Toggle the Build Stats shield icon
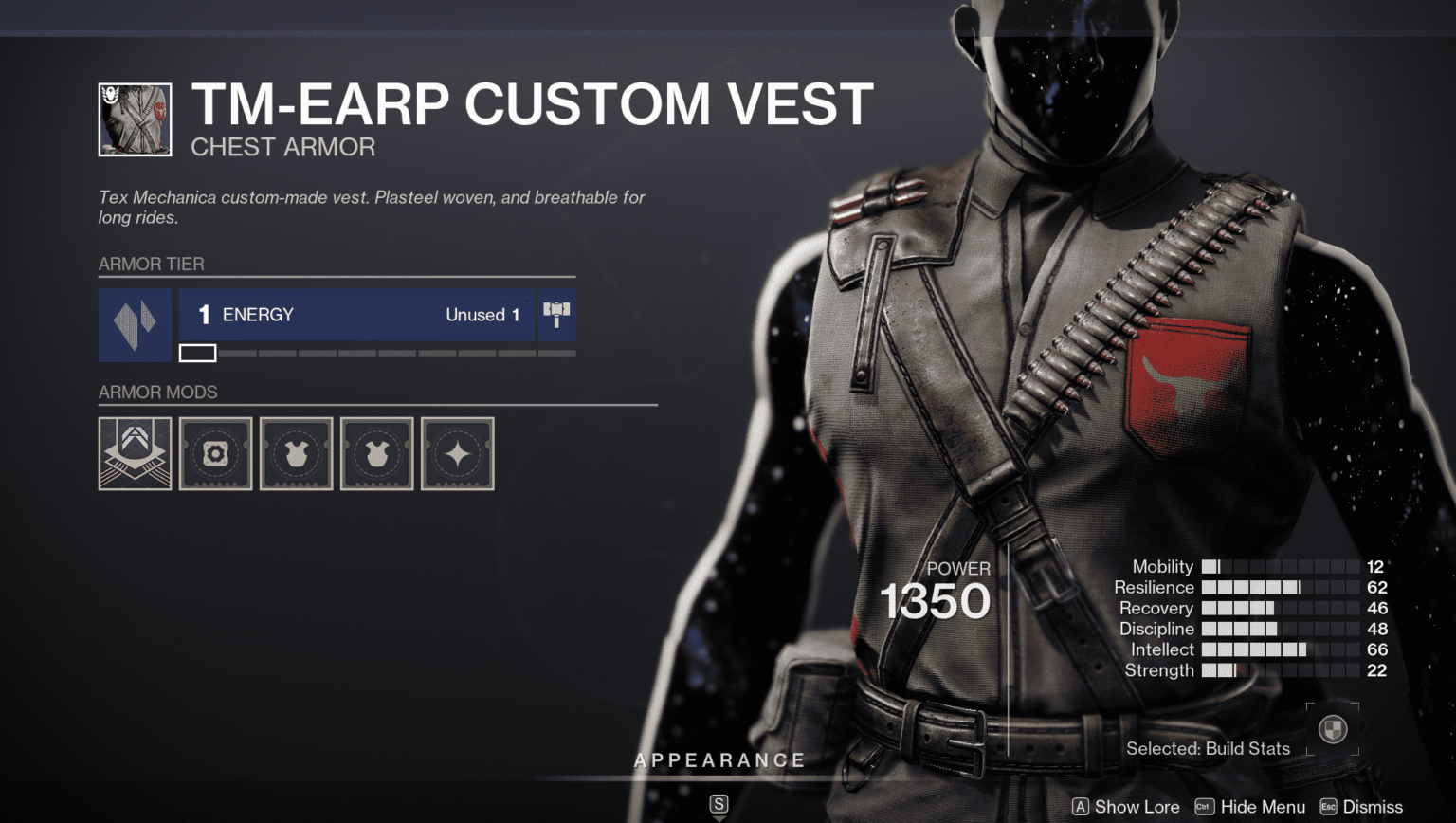 click(x=1333, y=729)
